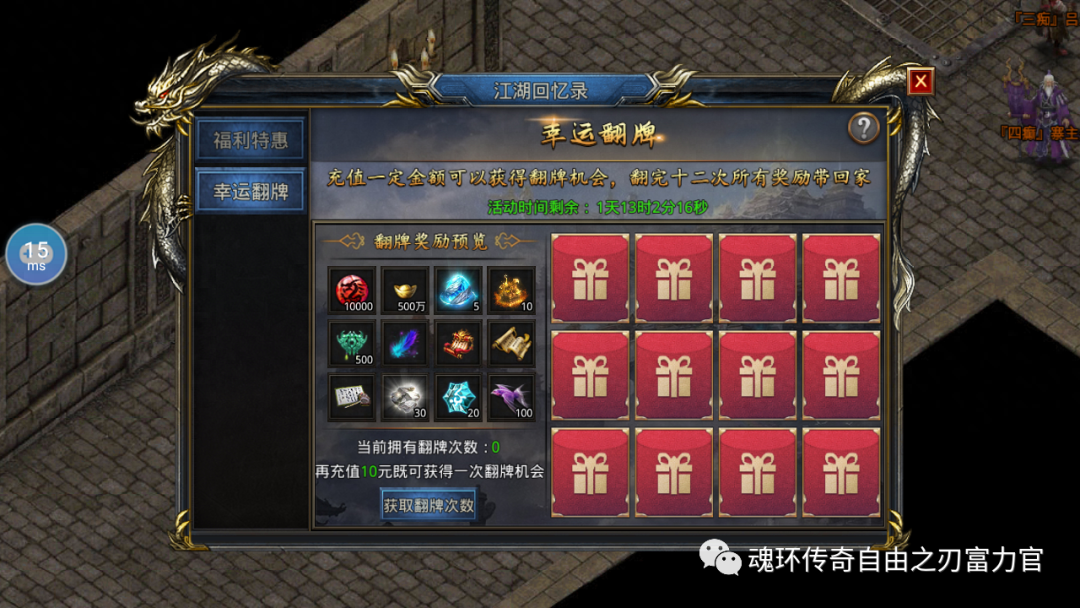The height and width of the screenshot is (608, 1080).
Task: Tap the 15 ms network latency bubble
Action: pos(36,255)
